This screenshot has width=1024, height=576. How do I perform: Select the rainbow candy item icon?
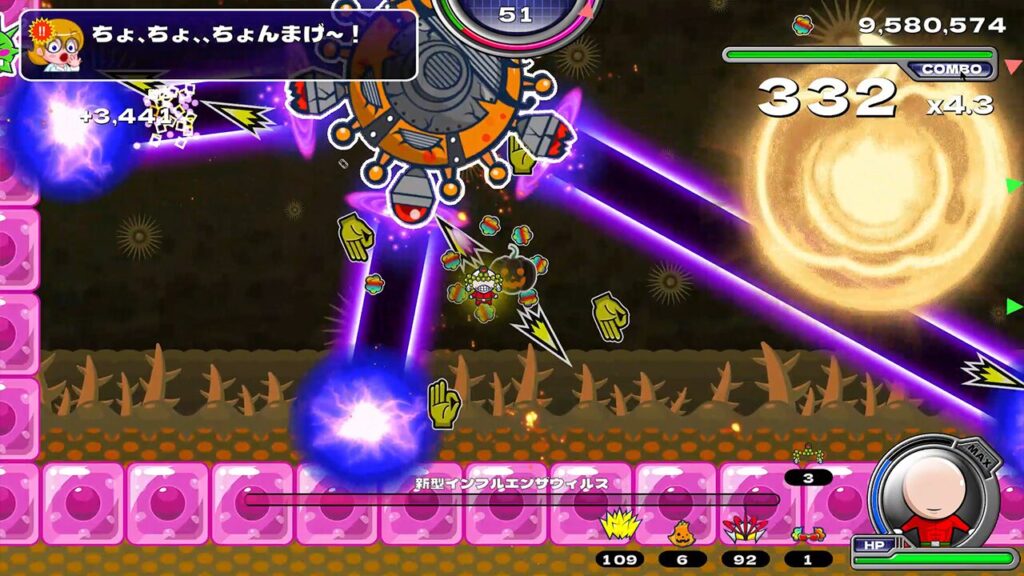click(807, 533)
